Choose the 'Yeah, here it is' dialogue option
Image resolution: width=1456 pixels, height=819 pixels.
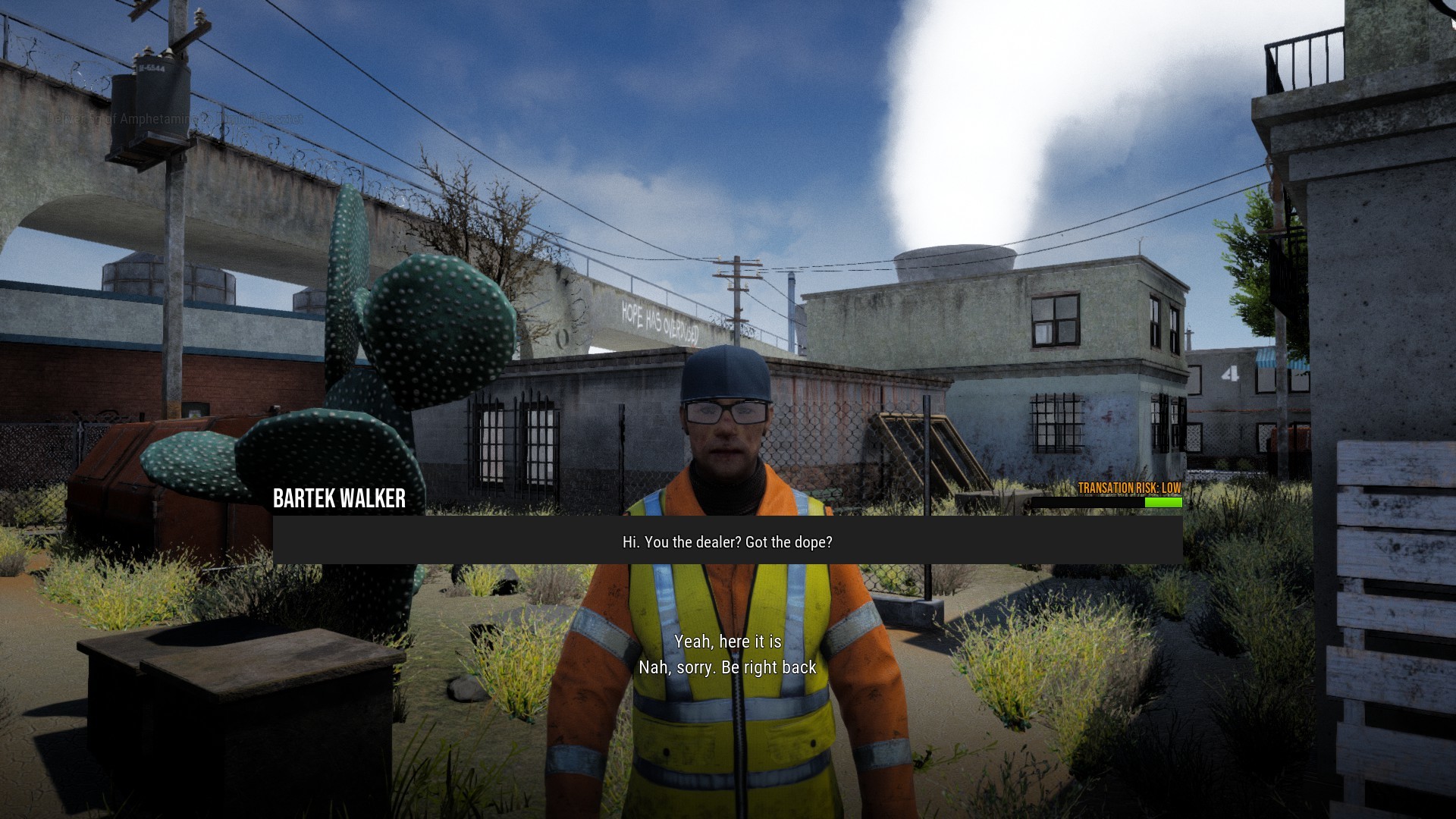[727, 641]
